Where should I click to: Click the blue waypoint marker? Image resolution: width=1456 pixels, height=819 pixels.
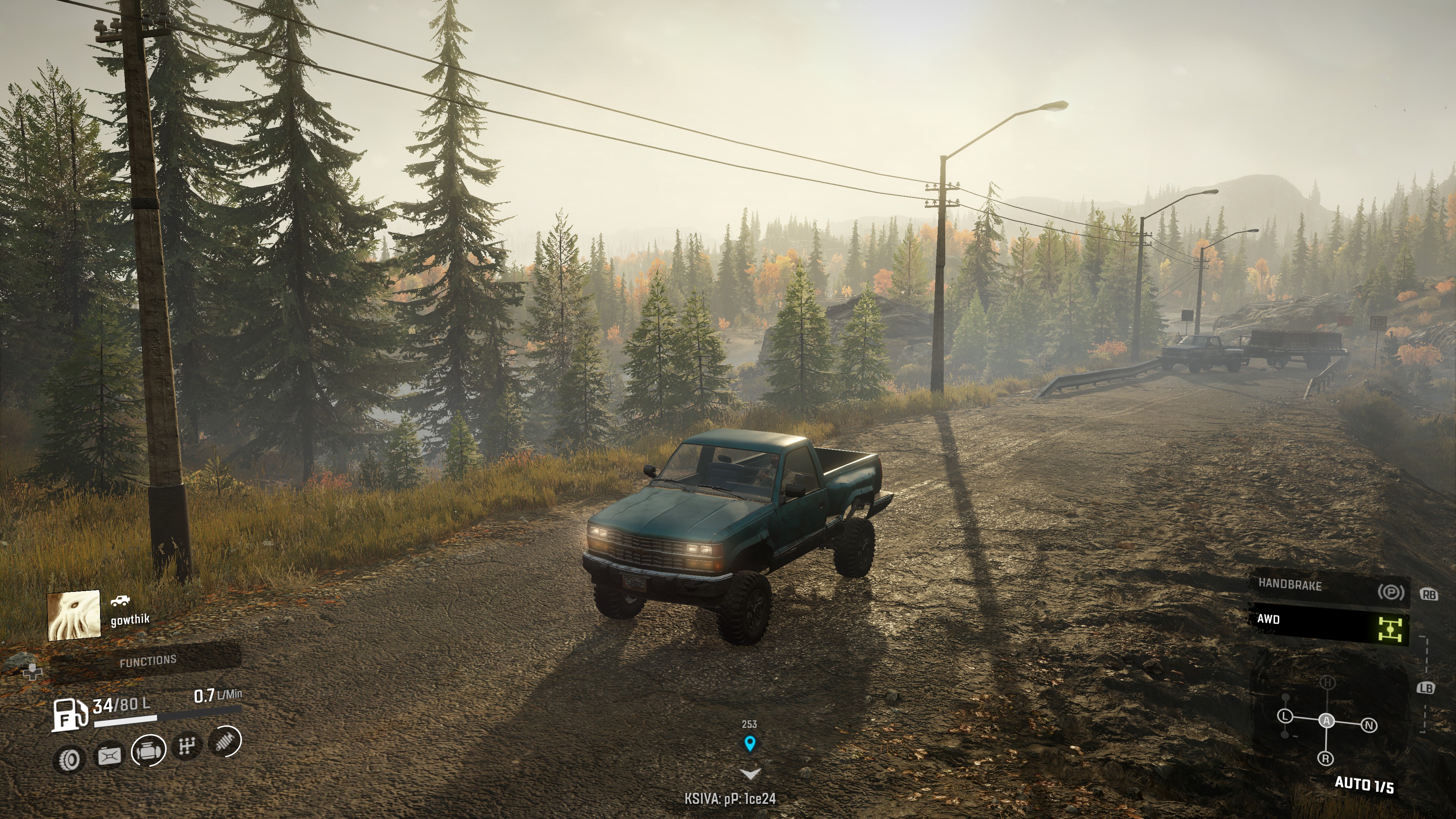coord(750,743)
